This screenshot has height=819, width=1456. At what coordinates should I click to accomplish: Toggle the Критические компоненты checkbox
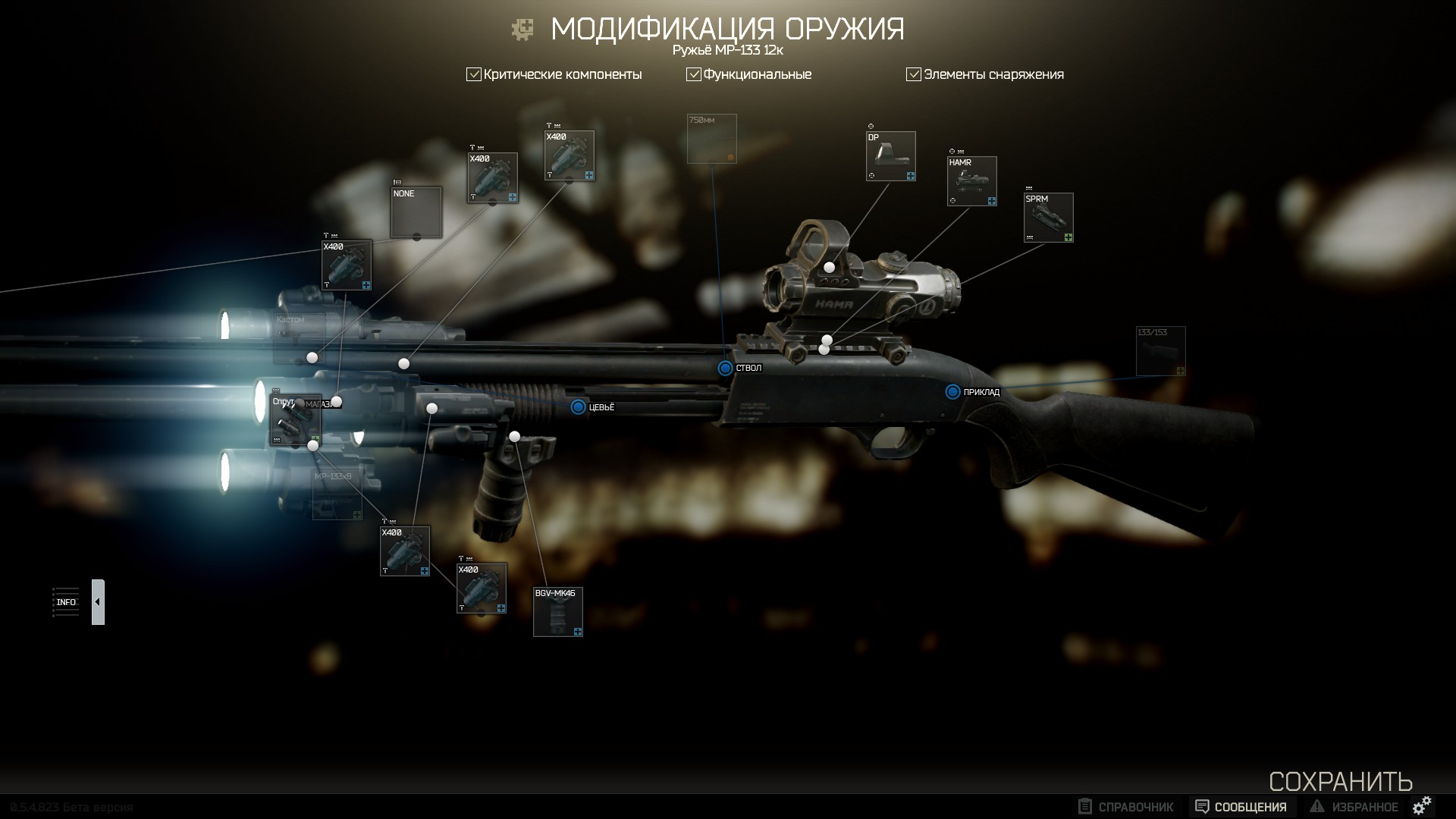(474, 74)
